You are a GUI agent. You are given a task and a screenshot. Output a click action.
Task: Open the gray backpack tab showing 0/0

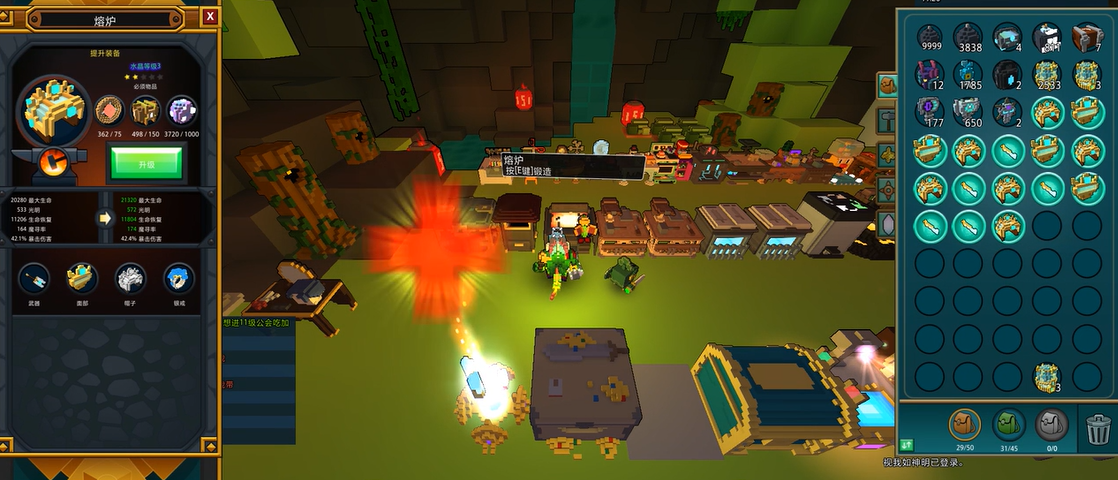click(x=1051, y=424)
